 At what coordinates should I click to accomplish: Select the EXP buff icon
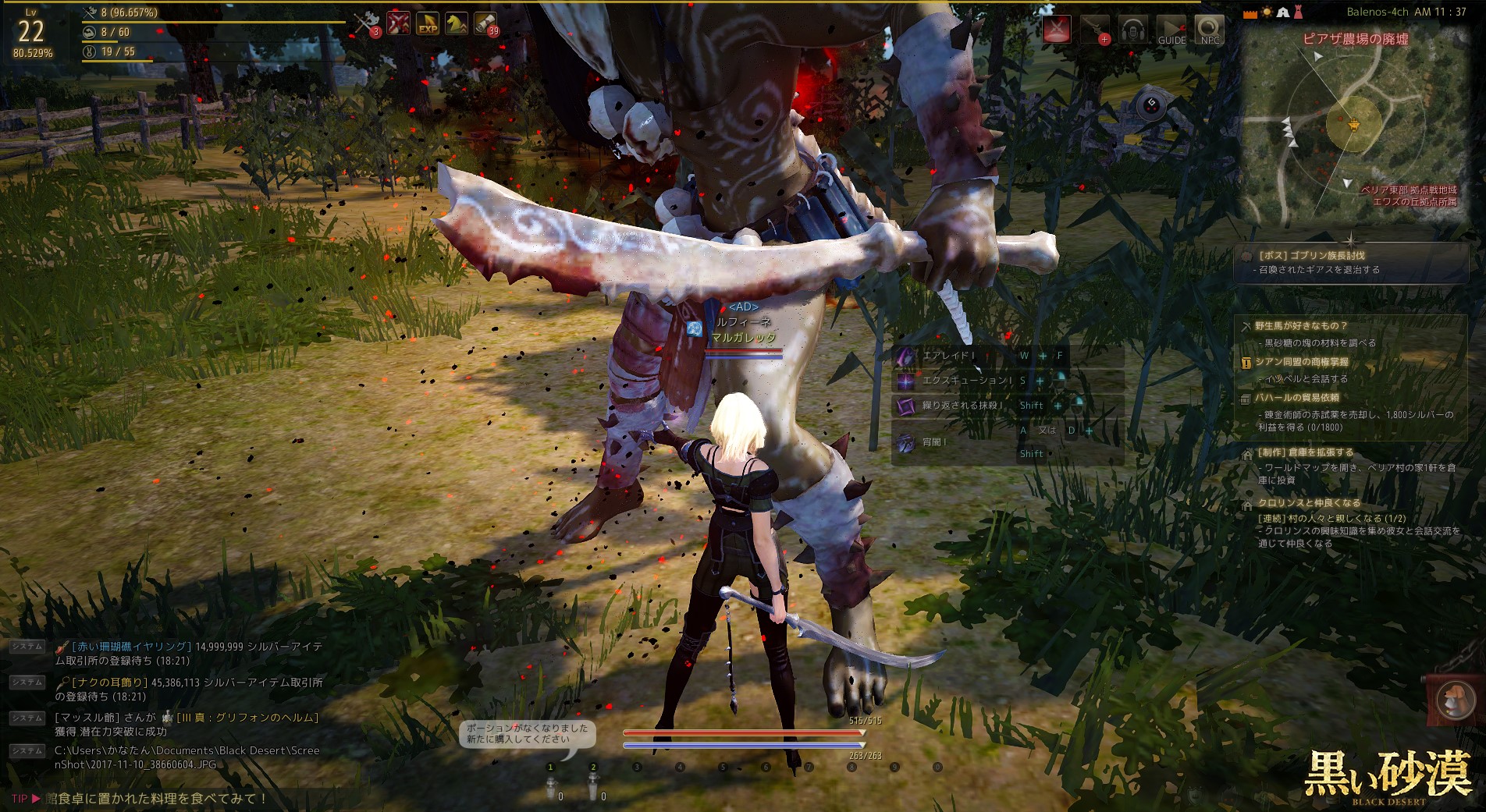[x=428, y=24]
